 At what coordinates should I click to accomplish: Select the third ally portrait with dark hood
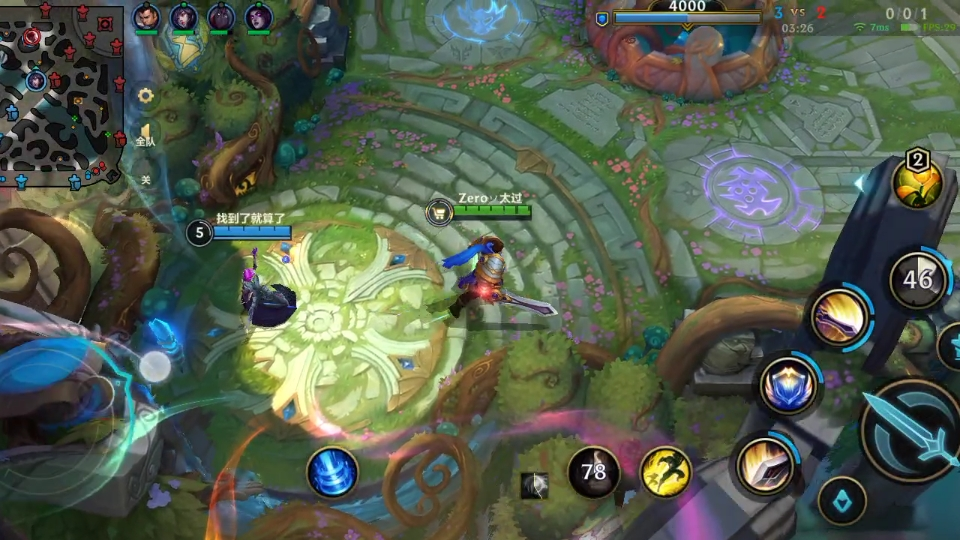(x=221, y=17)
